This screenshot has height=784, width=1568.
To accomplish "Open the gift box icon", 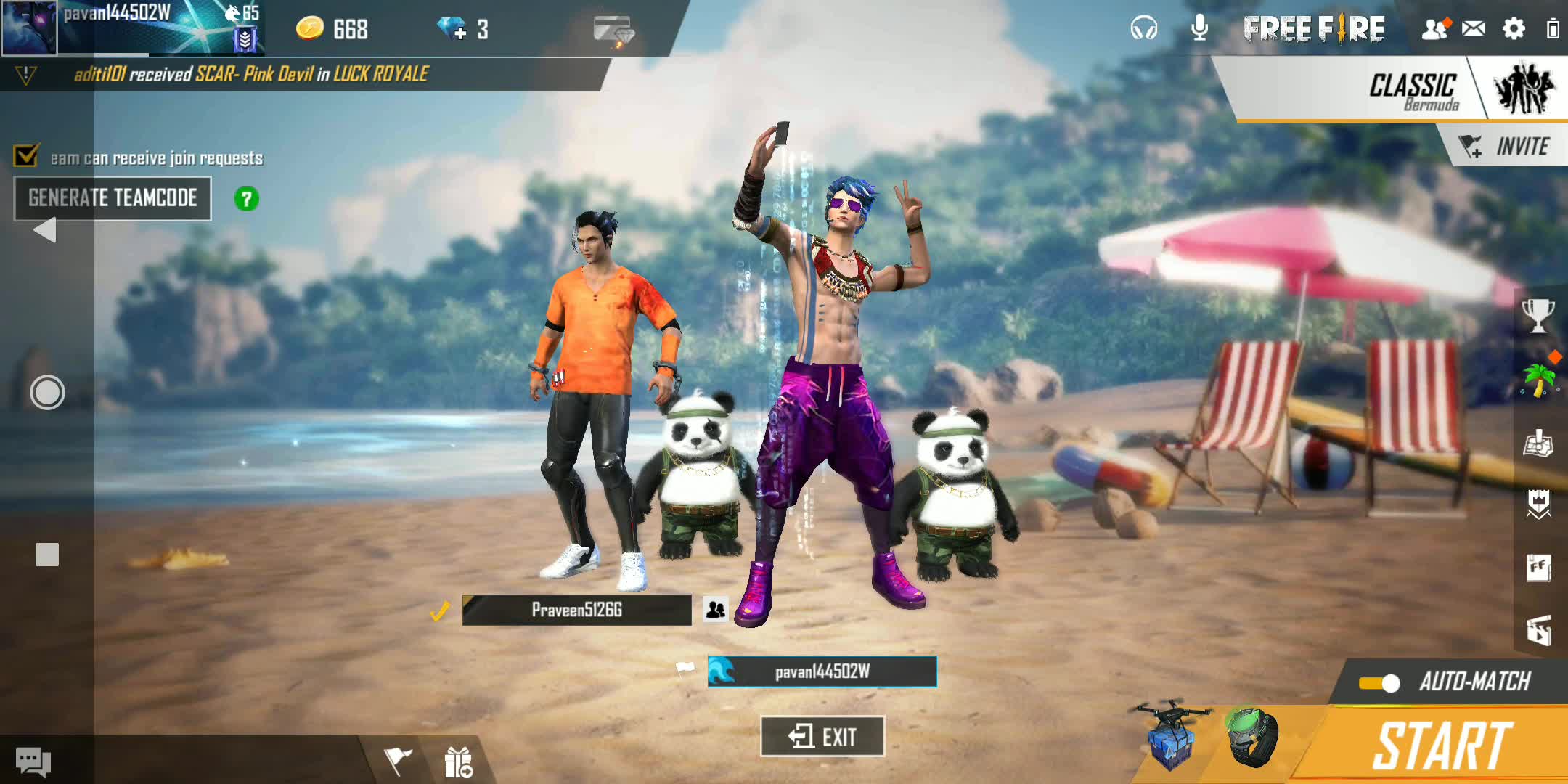I will point(458,762).
